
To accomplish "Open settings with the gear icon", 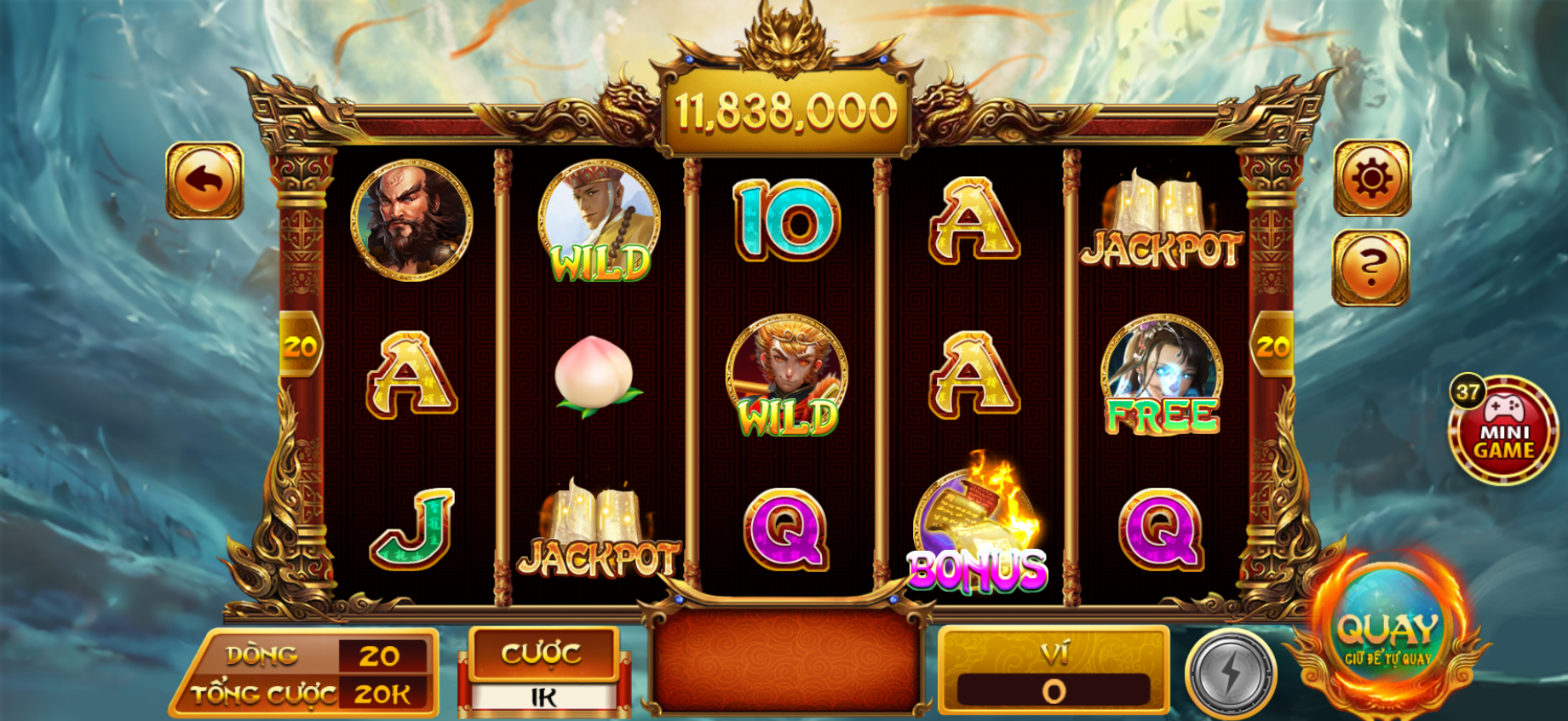I will 1371,179.
